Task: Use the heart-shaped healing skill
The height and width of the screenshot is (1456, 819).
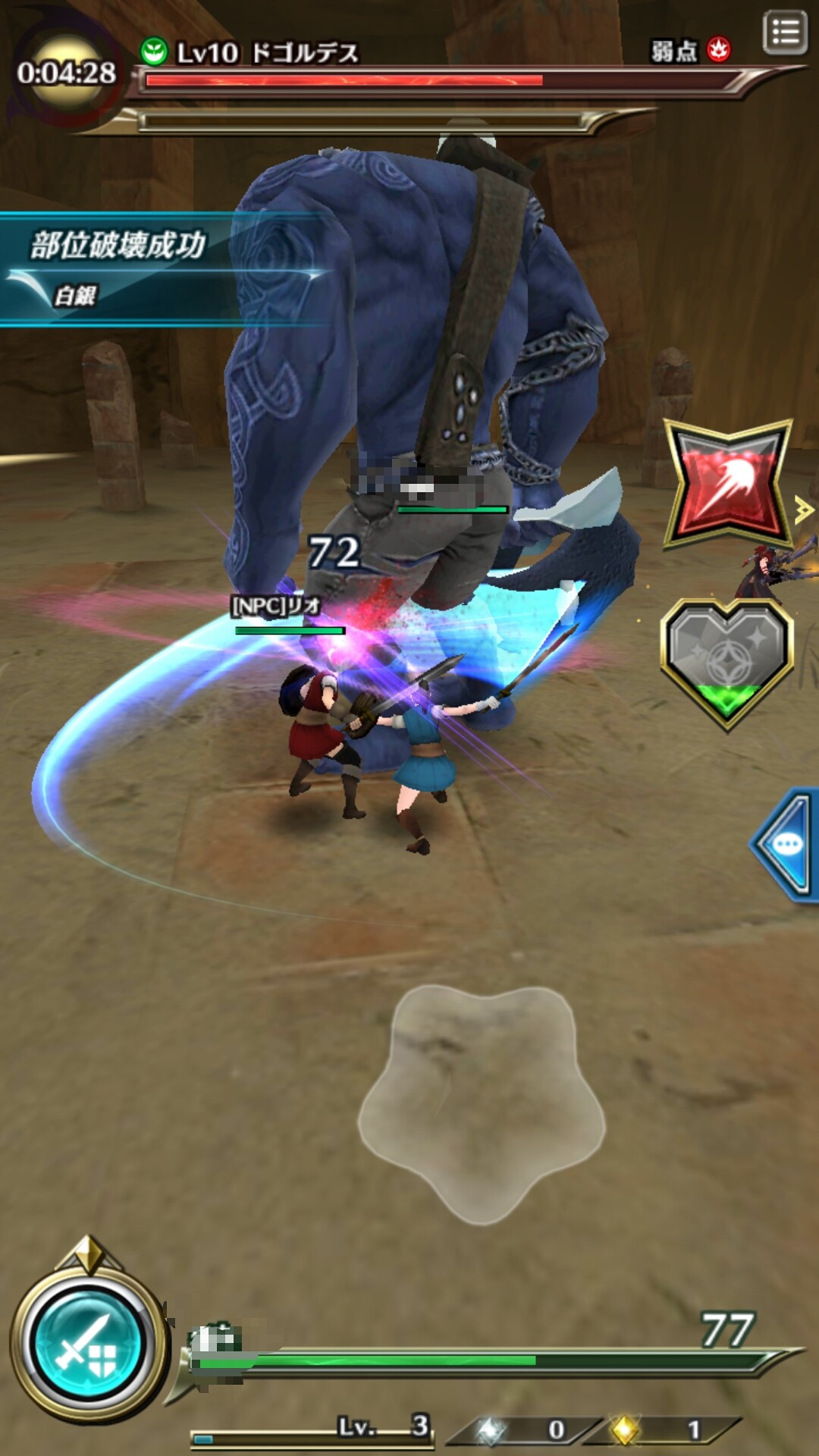Action: (x=726, y=663)
